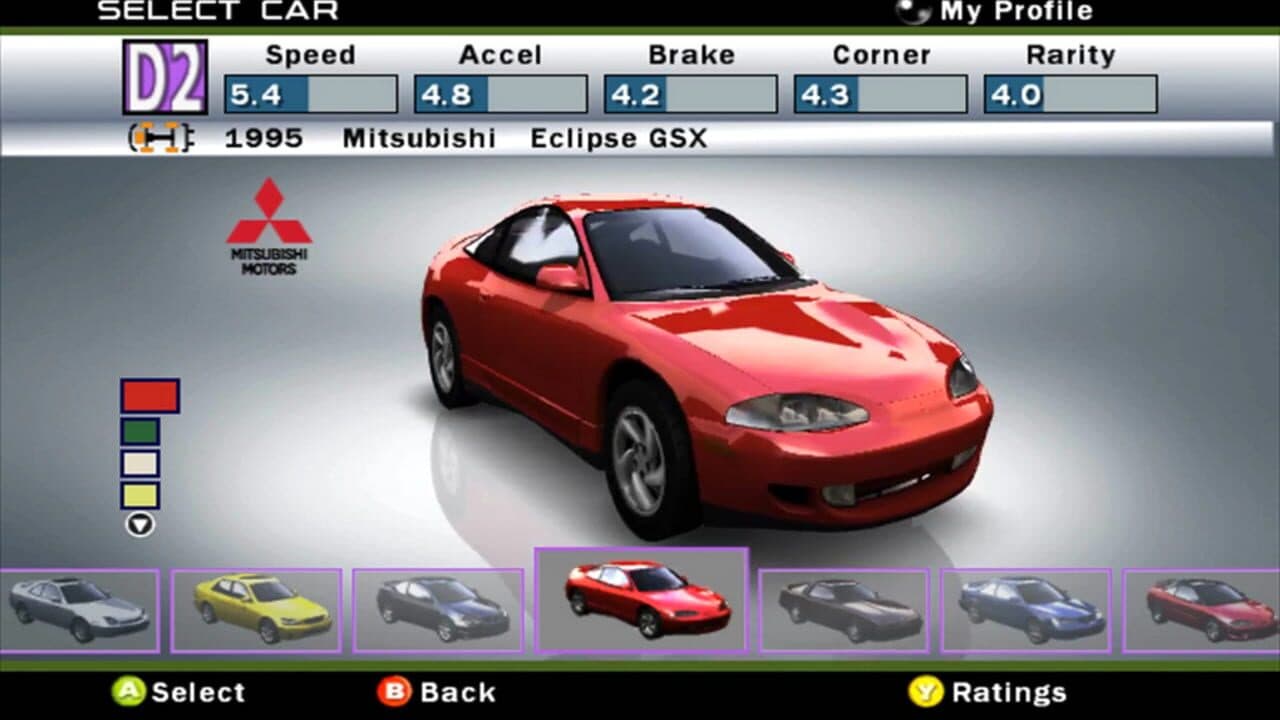The width and height of the screenshot is (1280, 720).
Task: Open the profile globe icon
Action: (914, 13)
